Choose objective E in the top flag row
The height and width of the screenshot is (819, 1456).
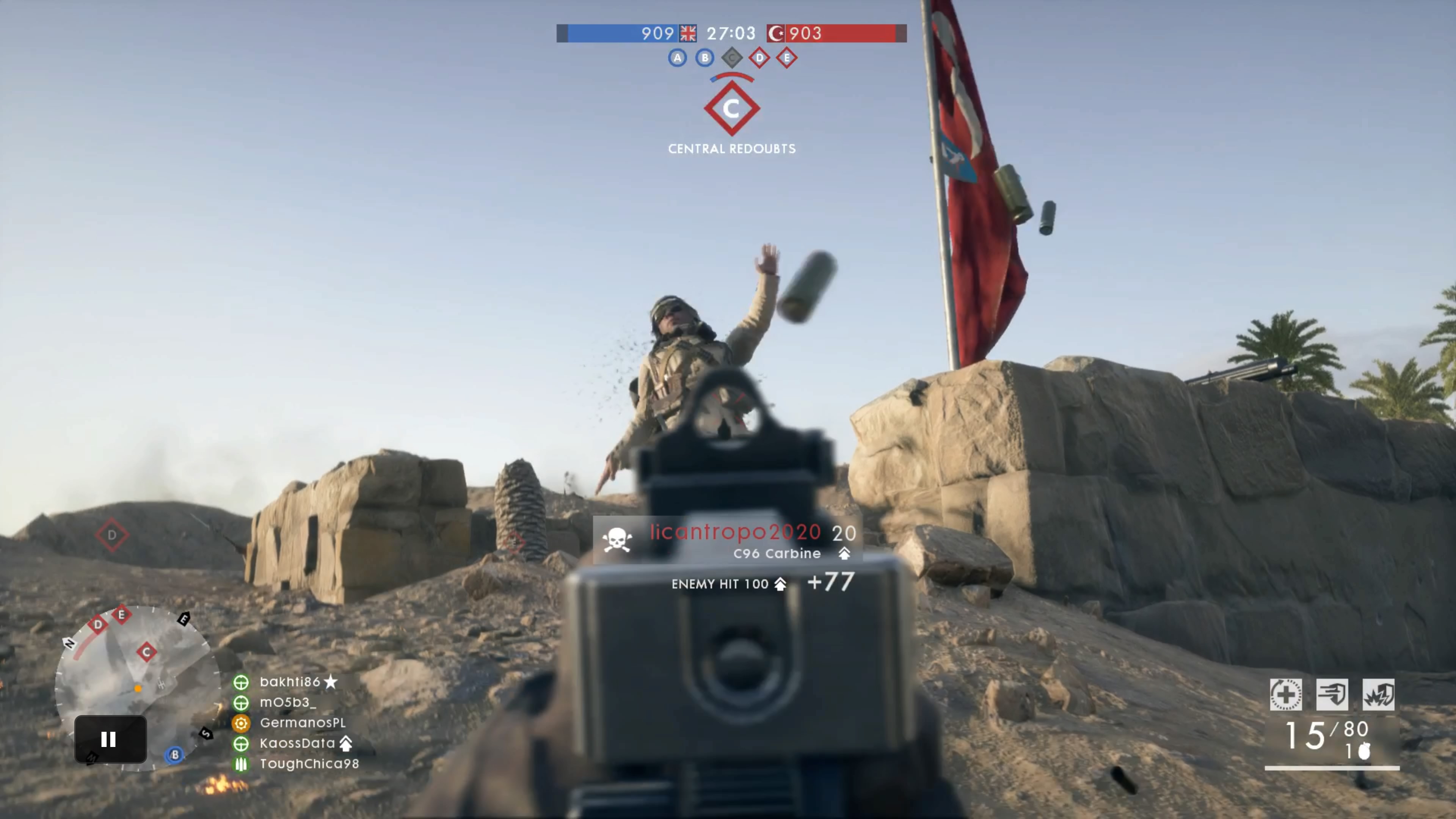787,58
